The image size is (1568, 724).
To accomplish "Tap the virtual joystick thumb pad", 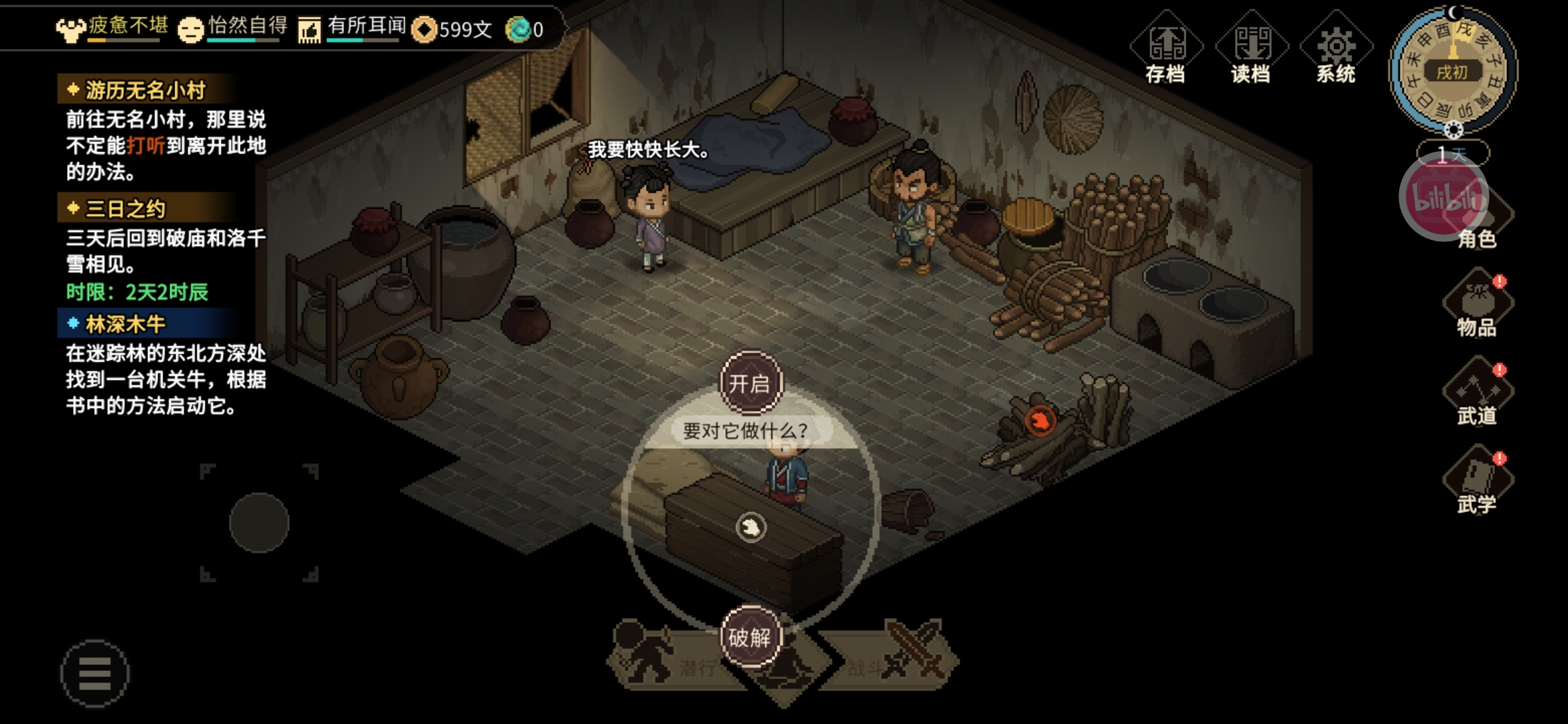I will [259, 522].
